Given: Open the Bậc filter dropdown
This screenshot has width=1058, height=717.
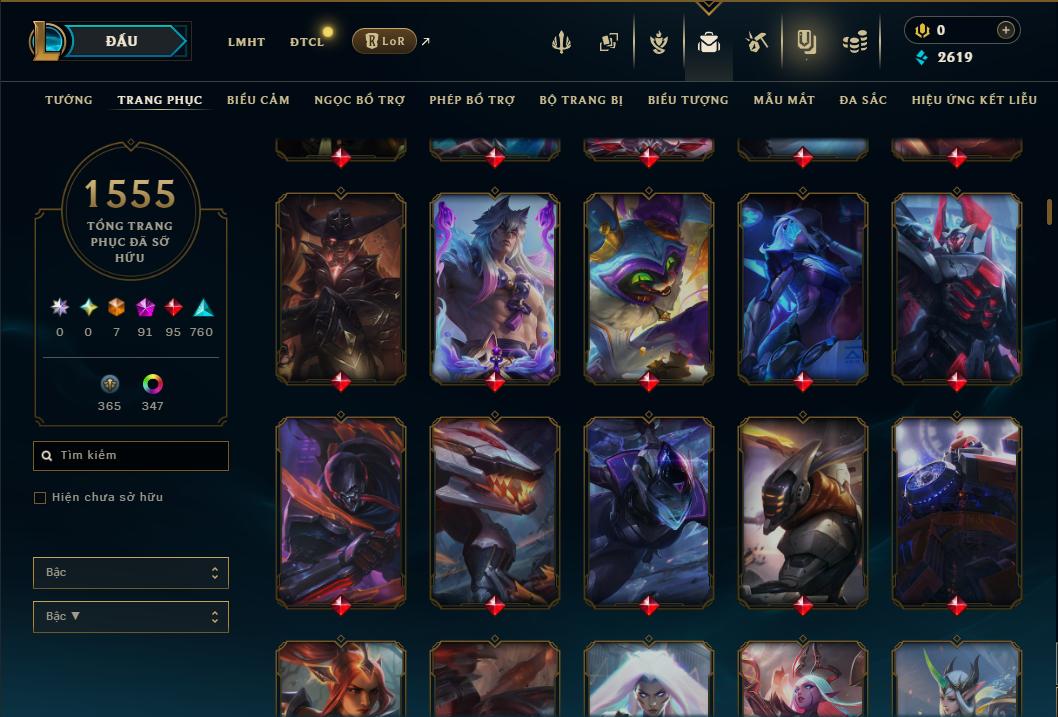Looking at the screenshot, I should (130, 573).
